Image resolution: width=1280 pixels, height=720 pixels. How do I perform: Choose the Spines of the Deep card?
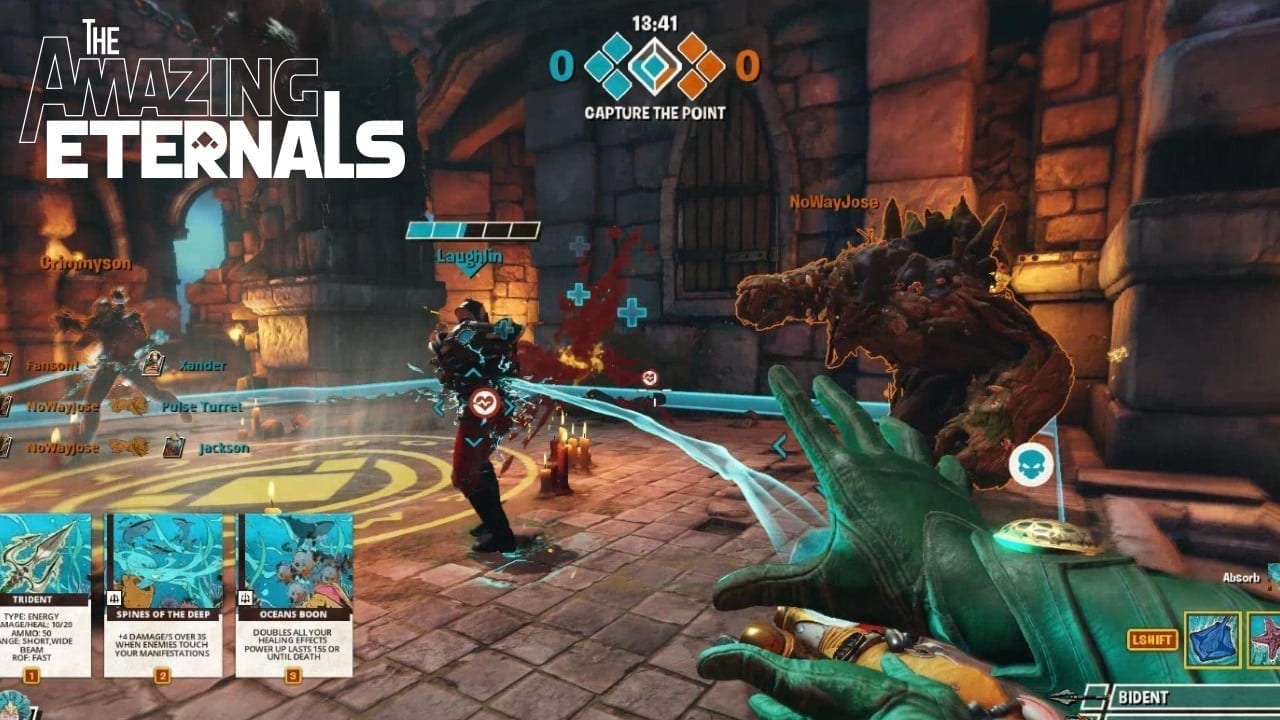coord(163,595)
